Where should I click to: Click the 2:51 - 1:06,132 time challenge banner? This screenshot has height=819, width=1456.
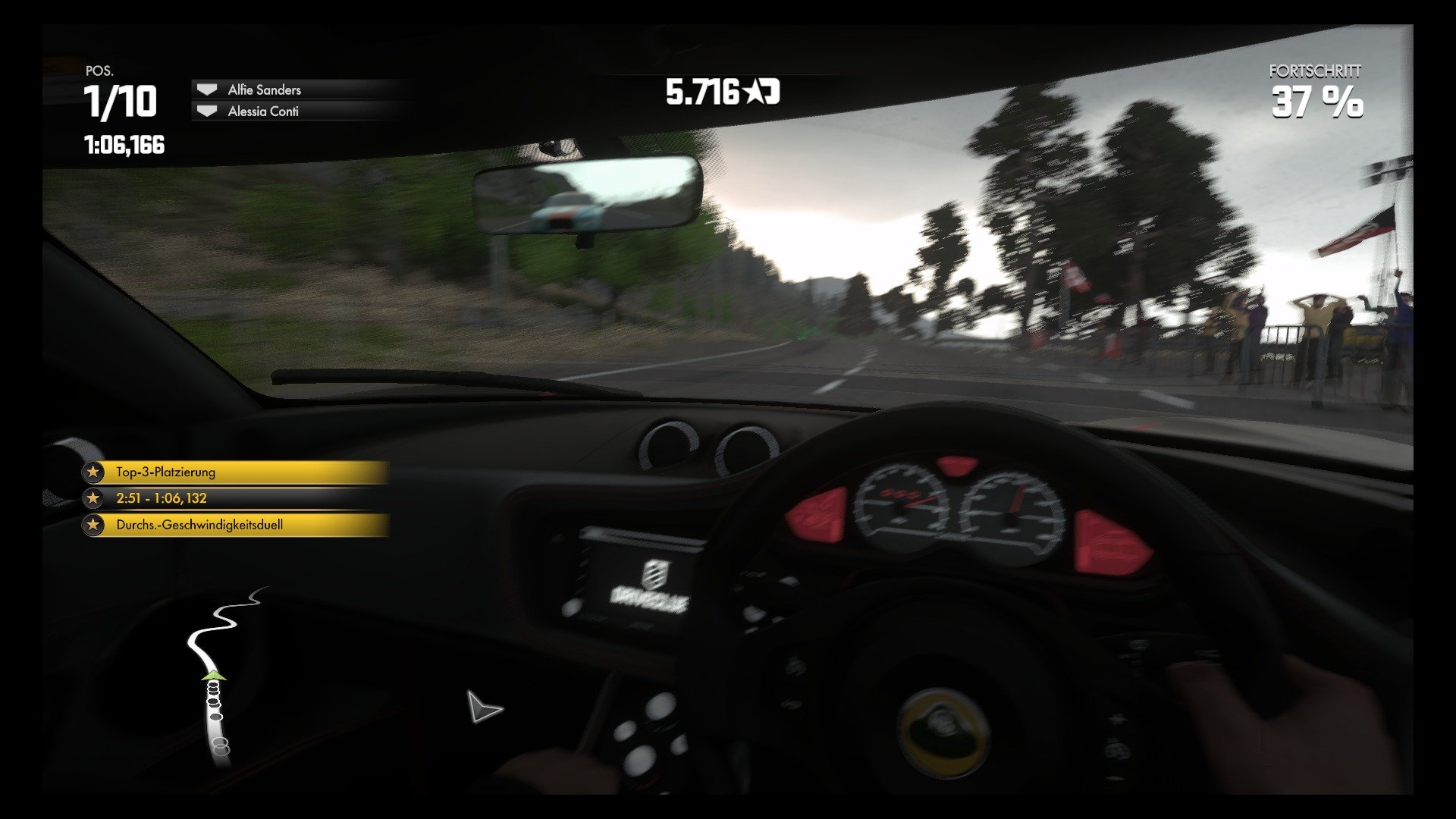[x=227, y=498]
